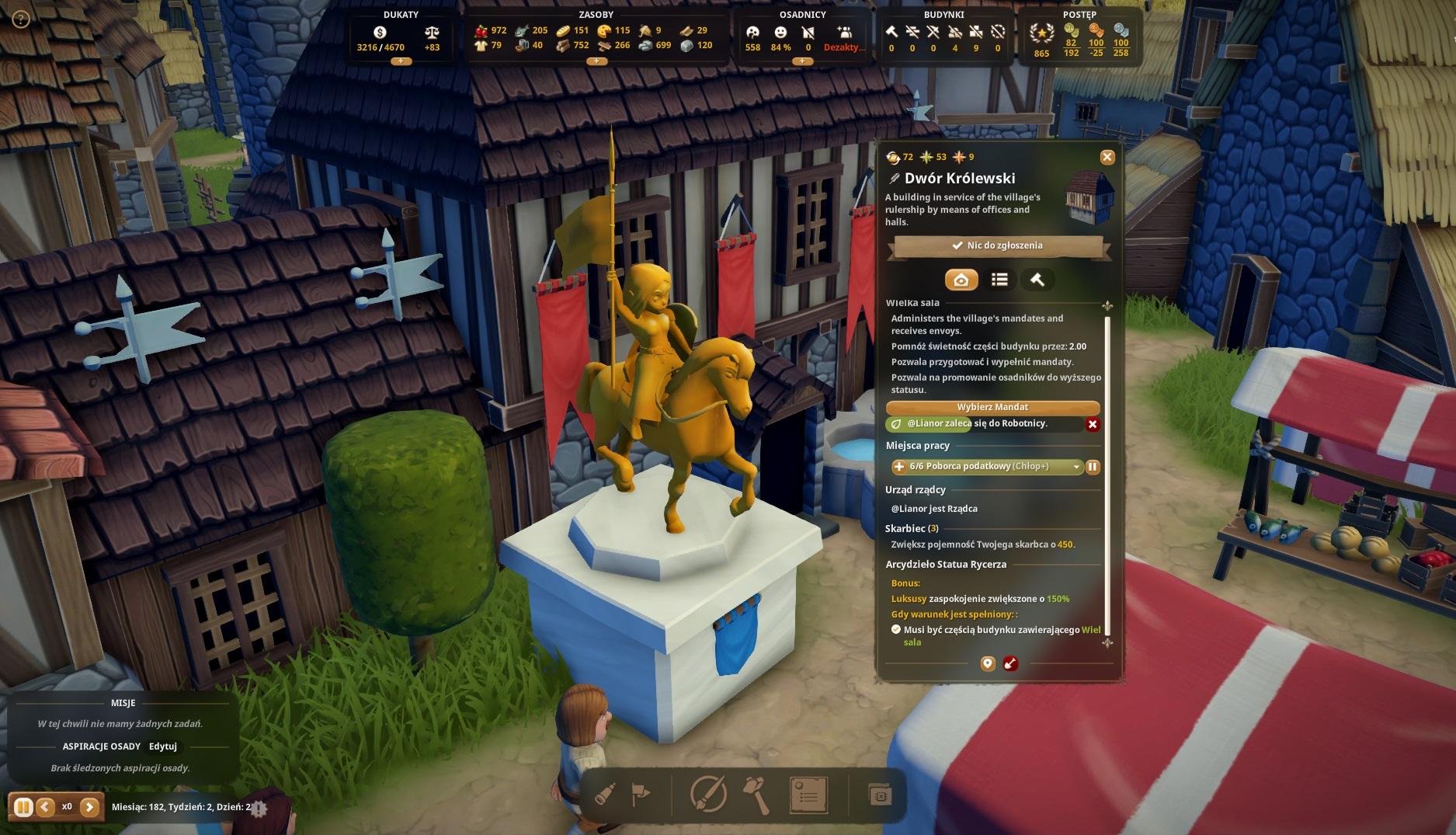Image resolution: width=1456 pixels, height=835 pixels.
Task: Open the Poborca podatkowy worker dropdown
Action: 1075,467
